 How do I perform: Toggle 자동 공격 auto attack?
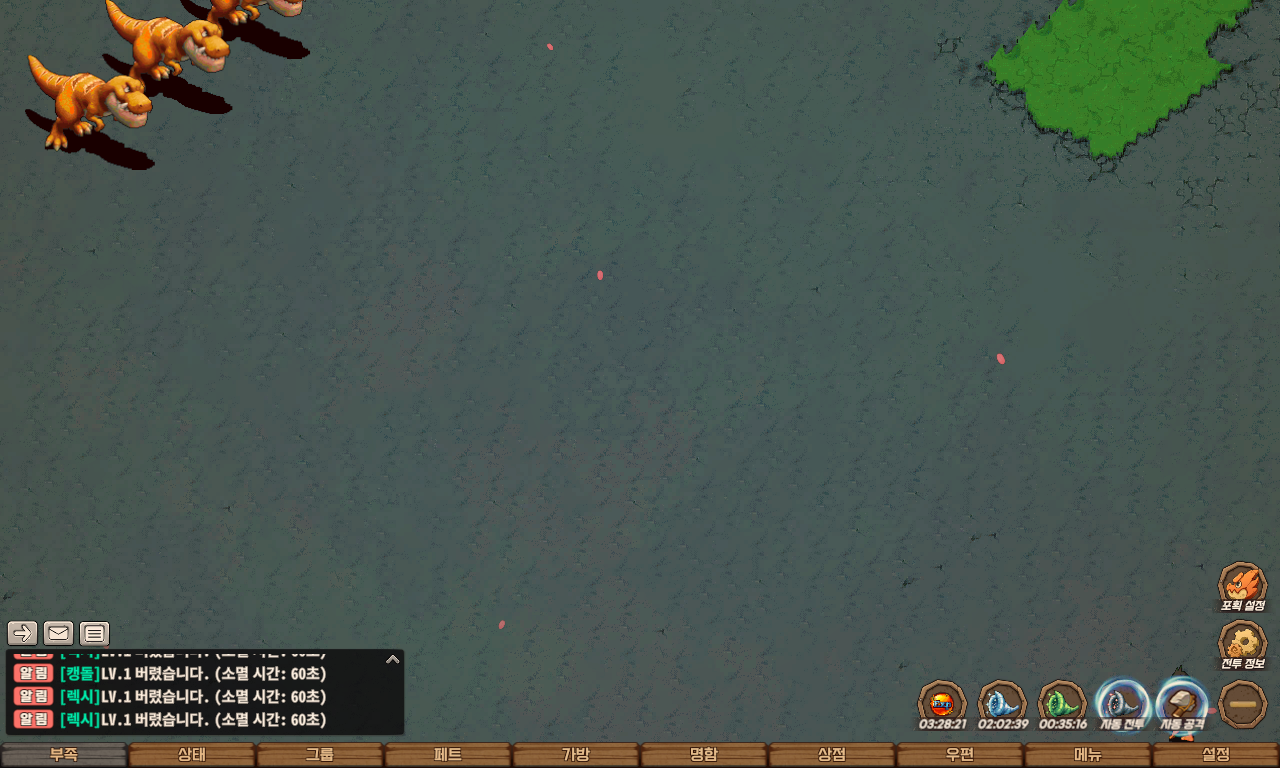1182,704
